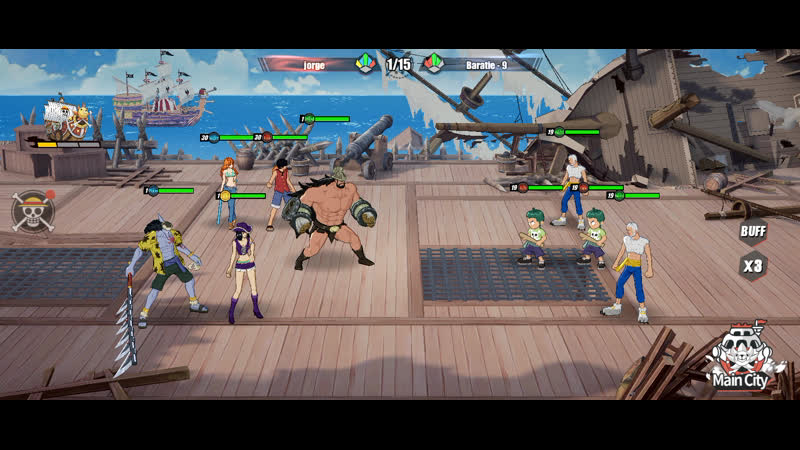800x450 pixels.
Task: Open the BUFF panel
Action: pyautogui.click(x=752, y=231)
